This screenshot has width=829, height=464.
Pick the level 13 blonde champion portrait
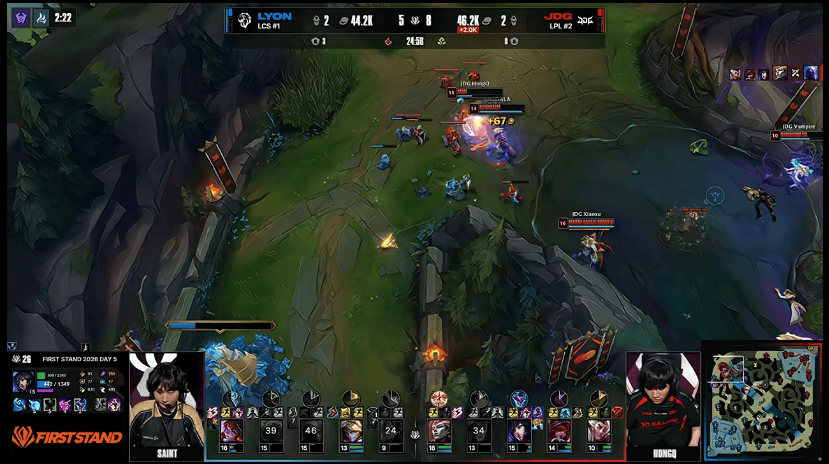[x=352, y=431]
